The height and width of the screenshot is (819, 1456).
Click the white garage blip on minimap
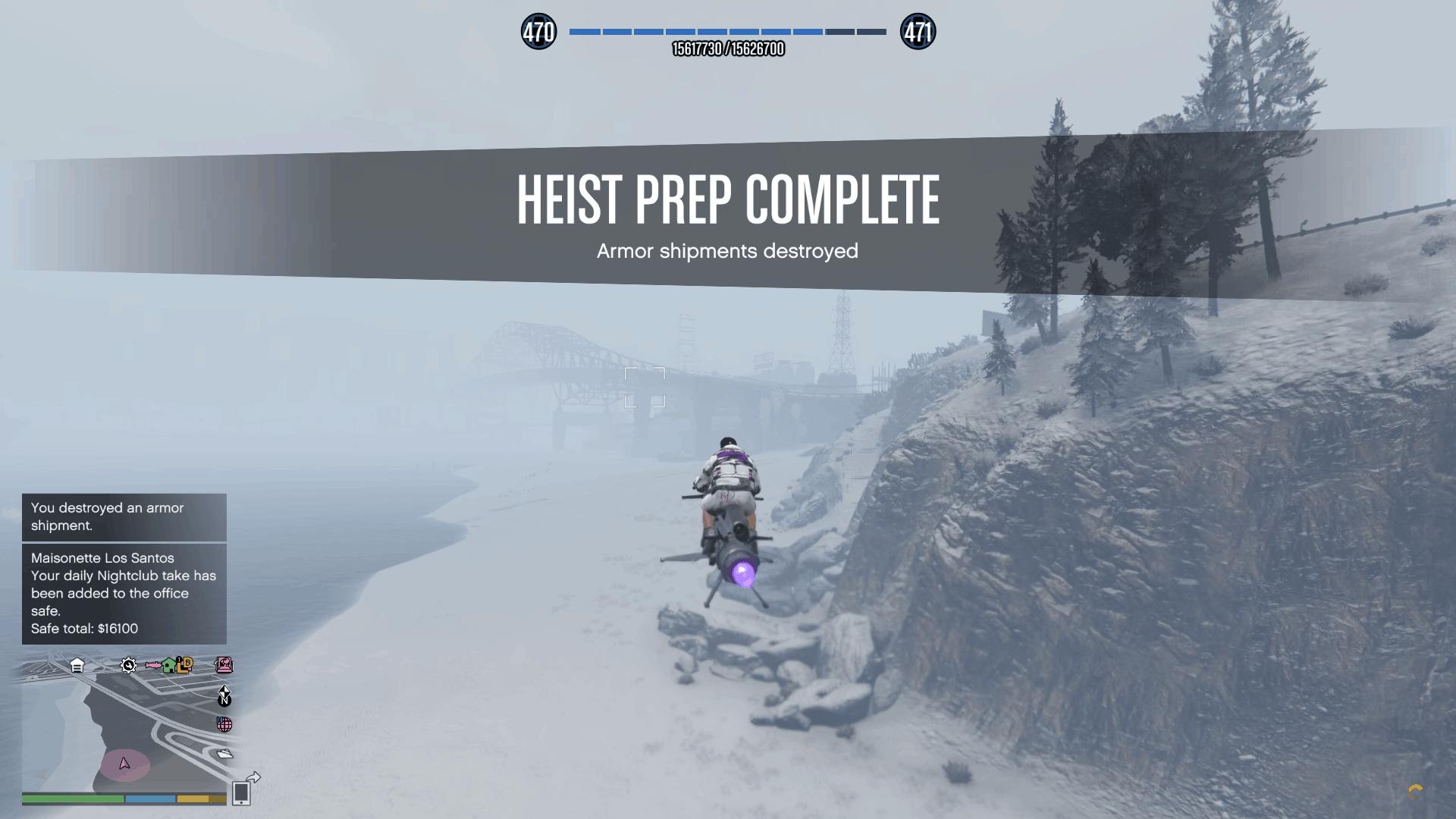77,666
